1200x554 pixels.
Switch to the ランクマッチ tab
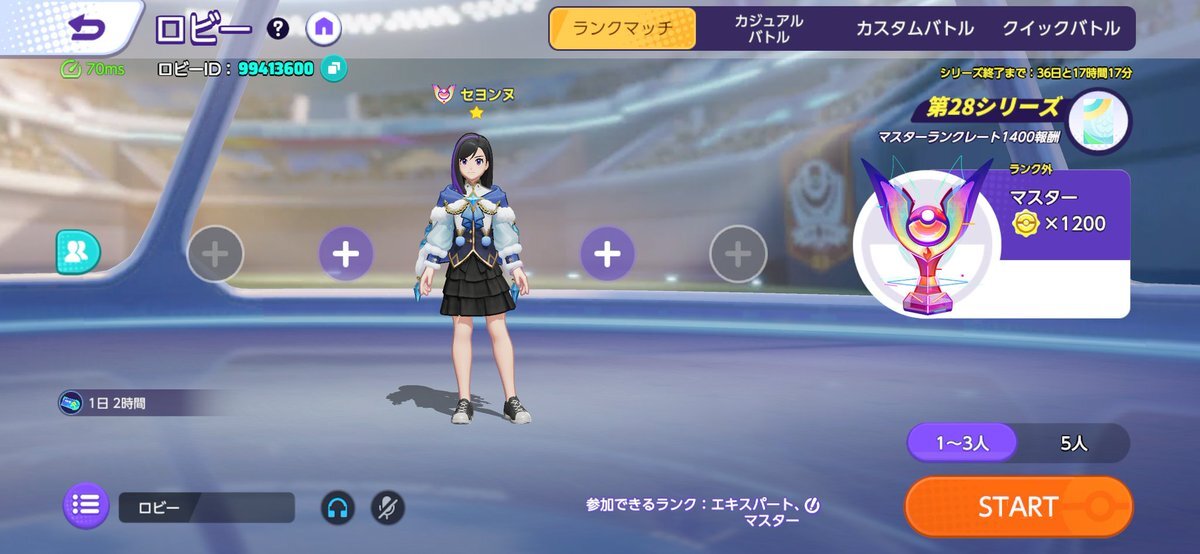[622, 28]
